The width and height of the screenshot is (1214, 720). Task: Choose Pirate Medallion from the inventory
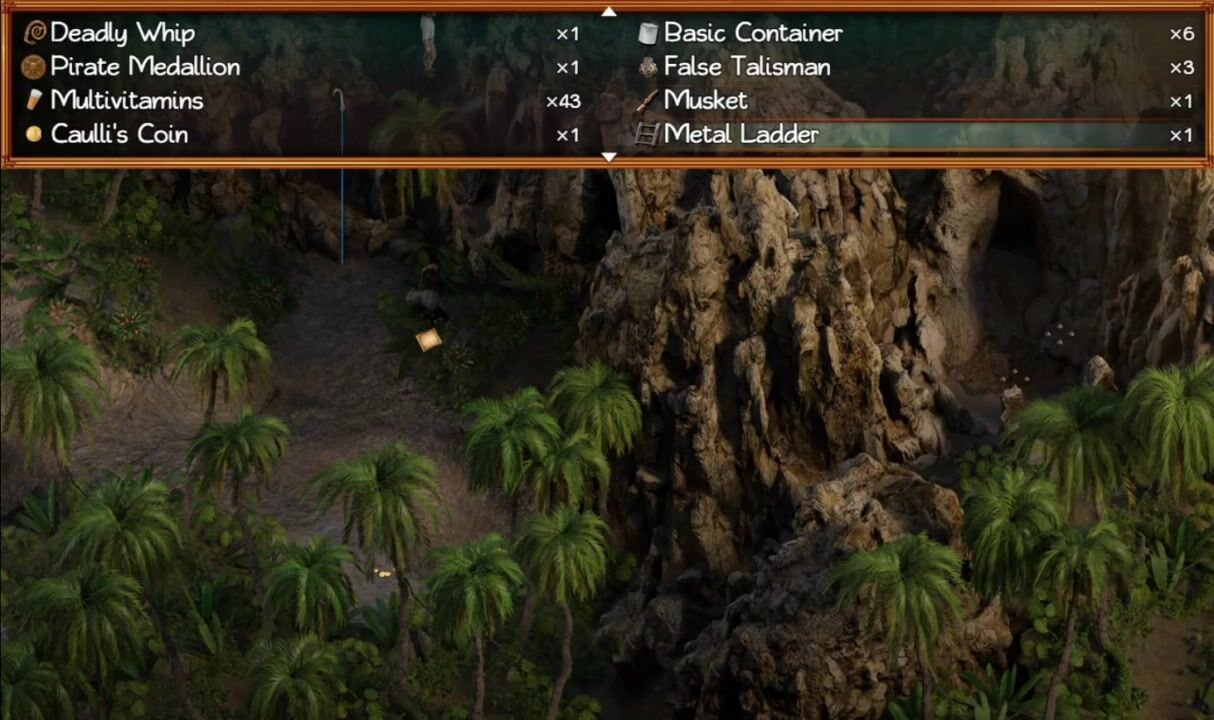click(145, 67)
